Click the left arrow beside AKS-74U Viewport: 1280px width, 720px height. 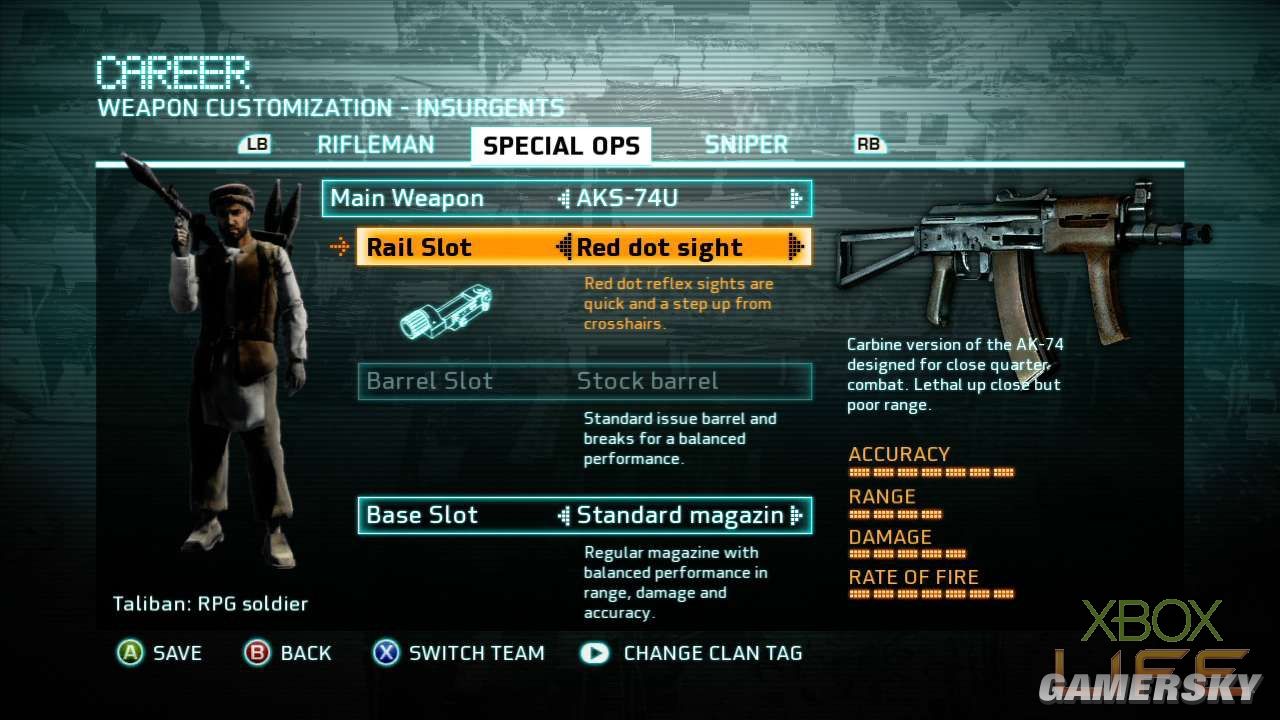coord(564,198)
